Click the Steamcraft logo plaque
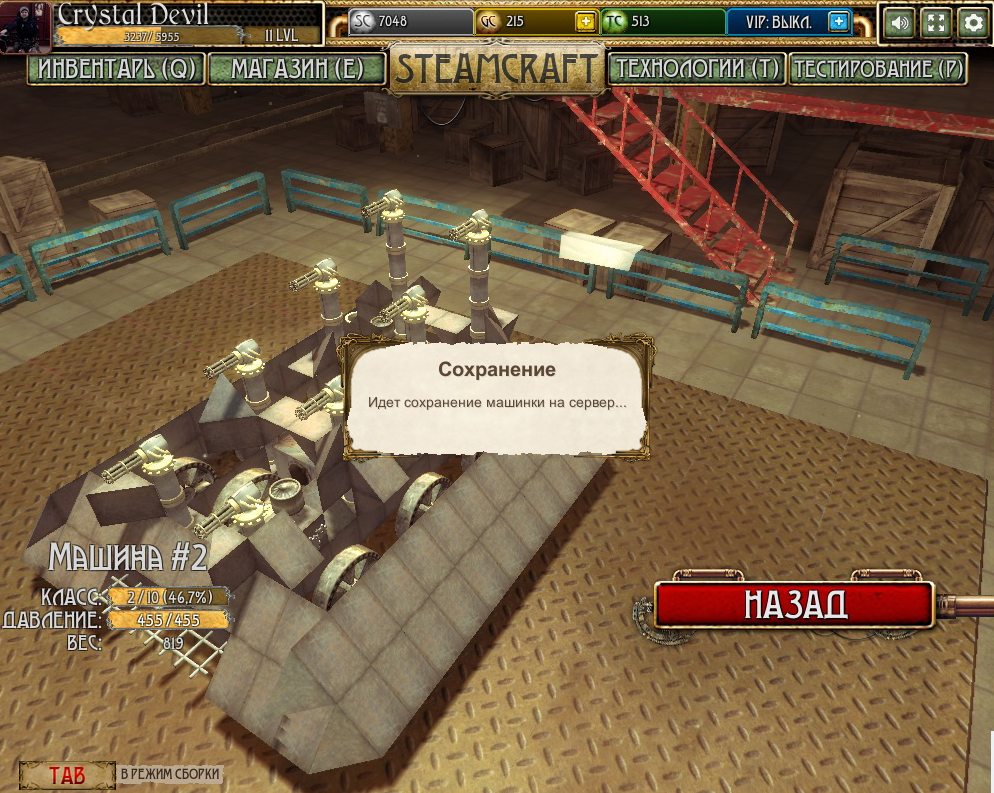Image resolution: width=994 pixels, height=793 pixels. 496,68
